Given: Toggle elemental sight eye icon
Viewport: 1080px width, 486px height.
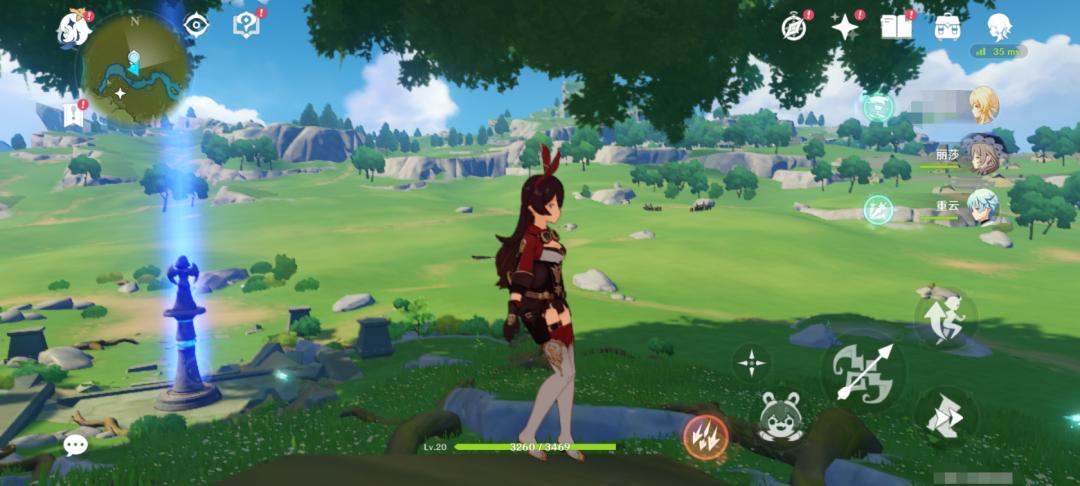Looking at the screenshot, I should 196,25.
